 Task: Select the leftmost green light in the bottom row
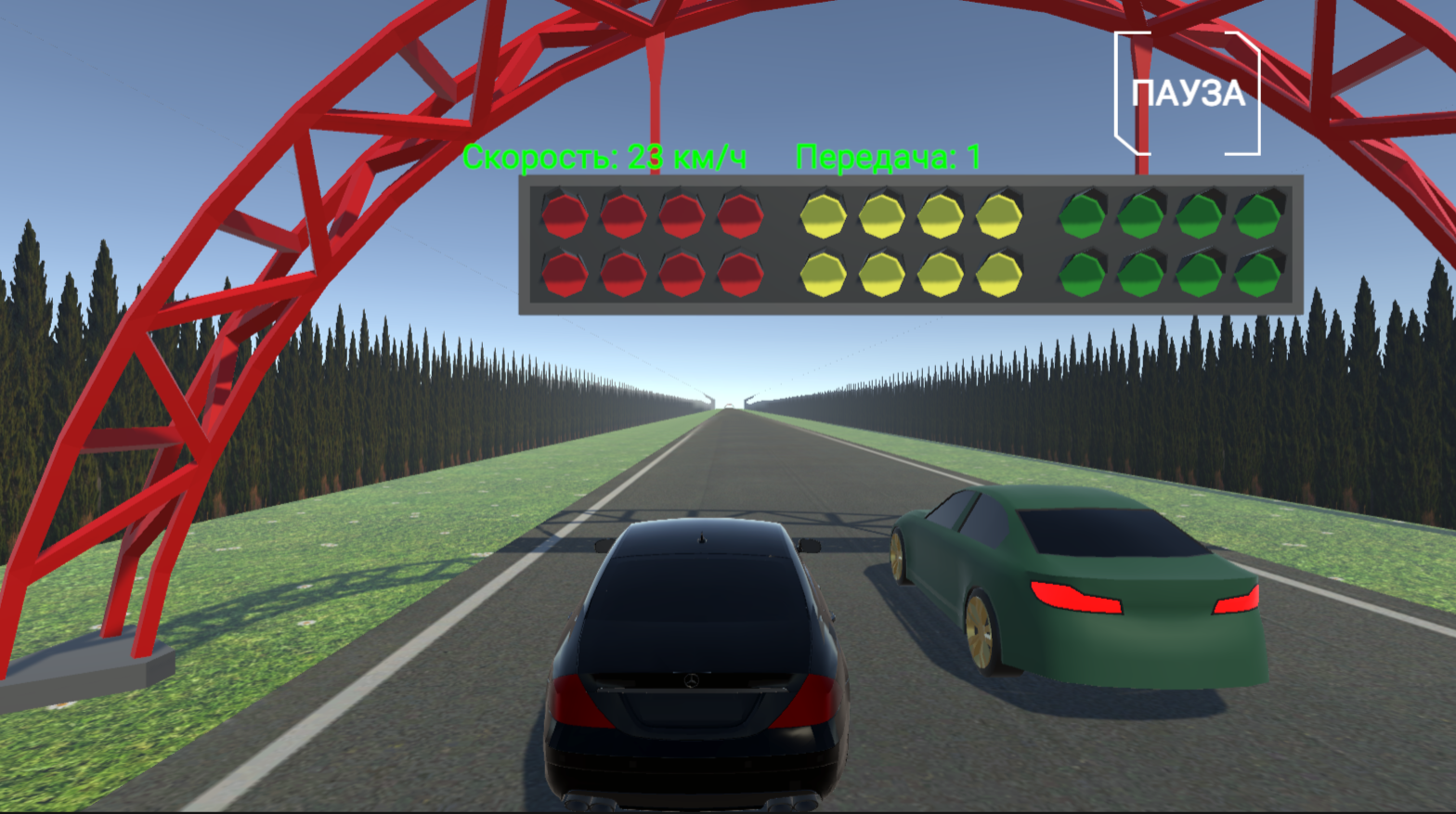[x=1082, y=274]
